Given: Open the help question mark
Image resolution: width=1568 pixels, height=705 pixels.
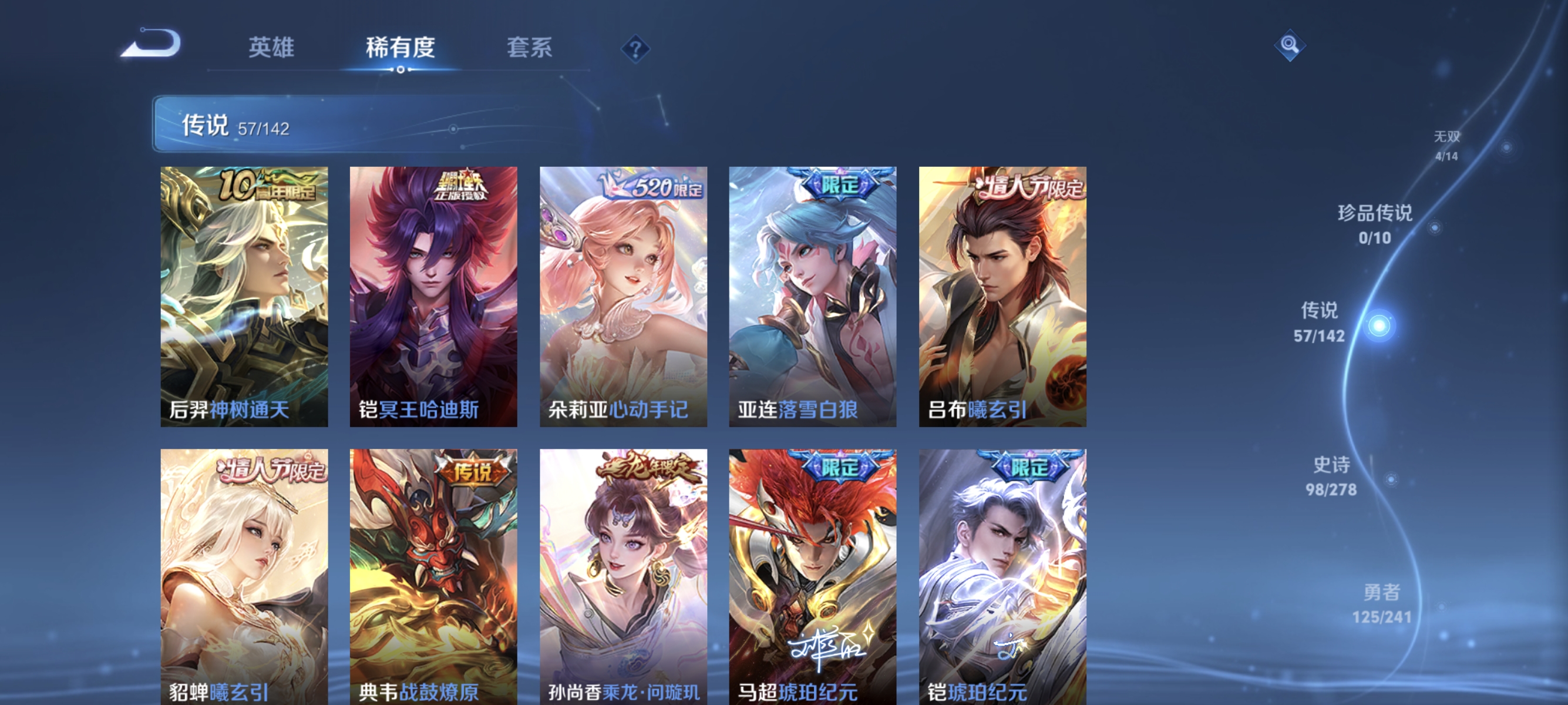Looking at the screenshot, I should pyautogui.click(x=635, y=51).
